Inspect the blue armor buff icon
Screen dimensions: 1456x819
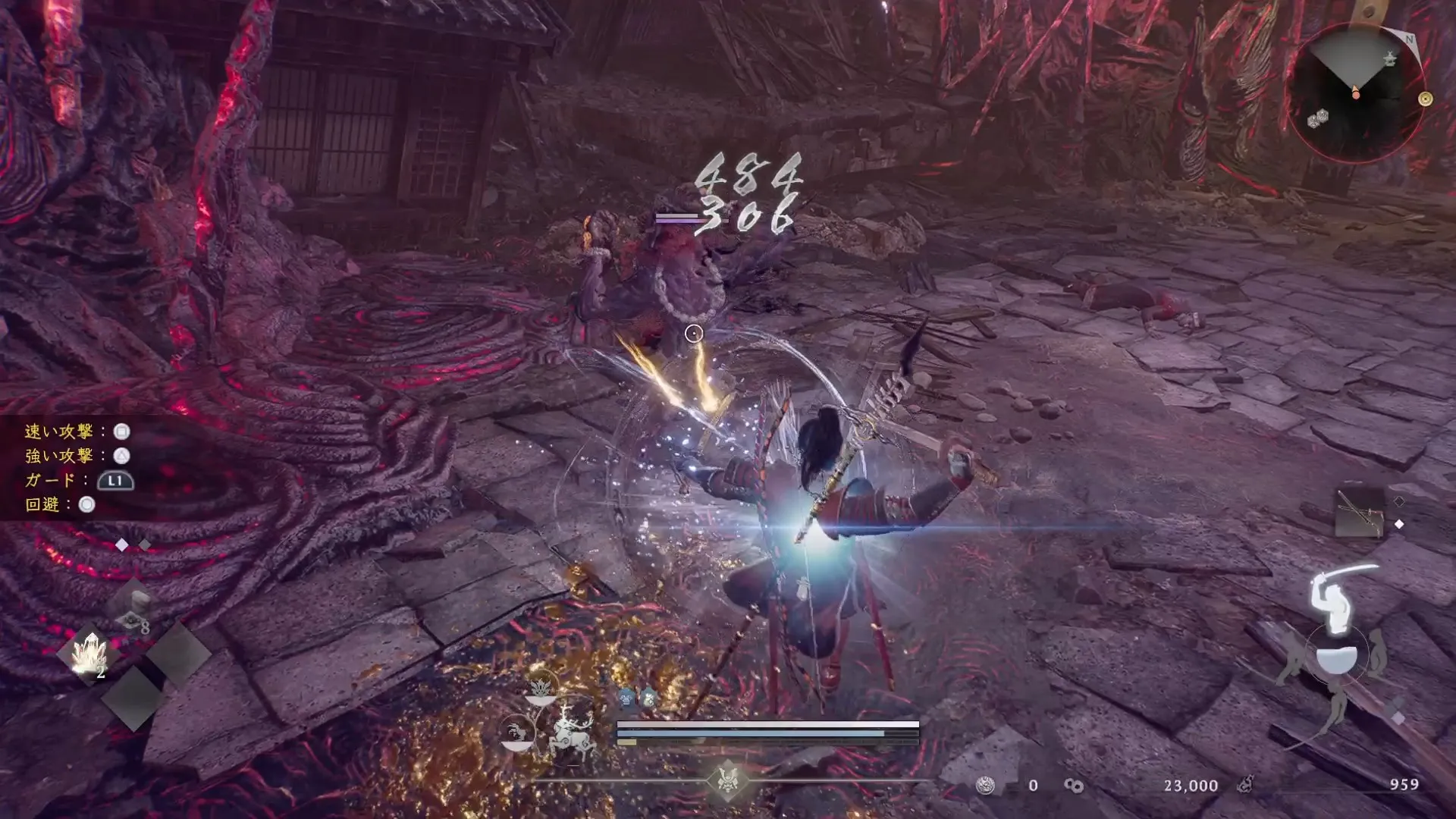(x=626, y=698)
